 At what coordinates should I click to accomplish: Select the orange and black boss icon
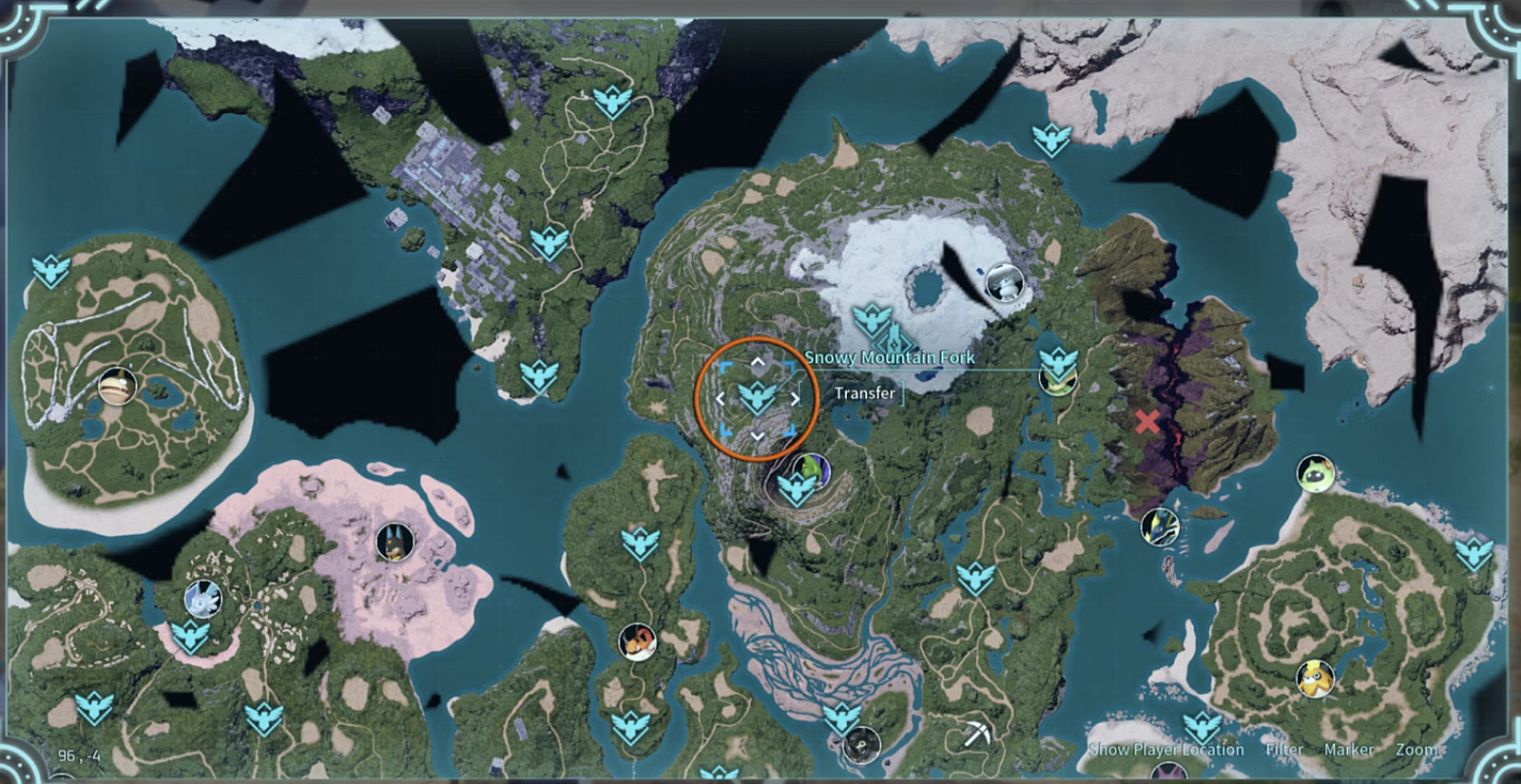point(637,642)
